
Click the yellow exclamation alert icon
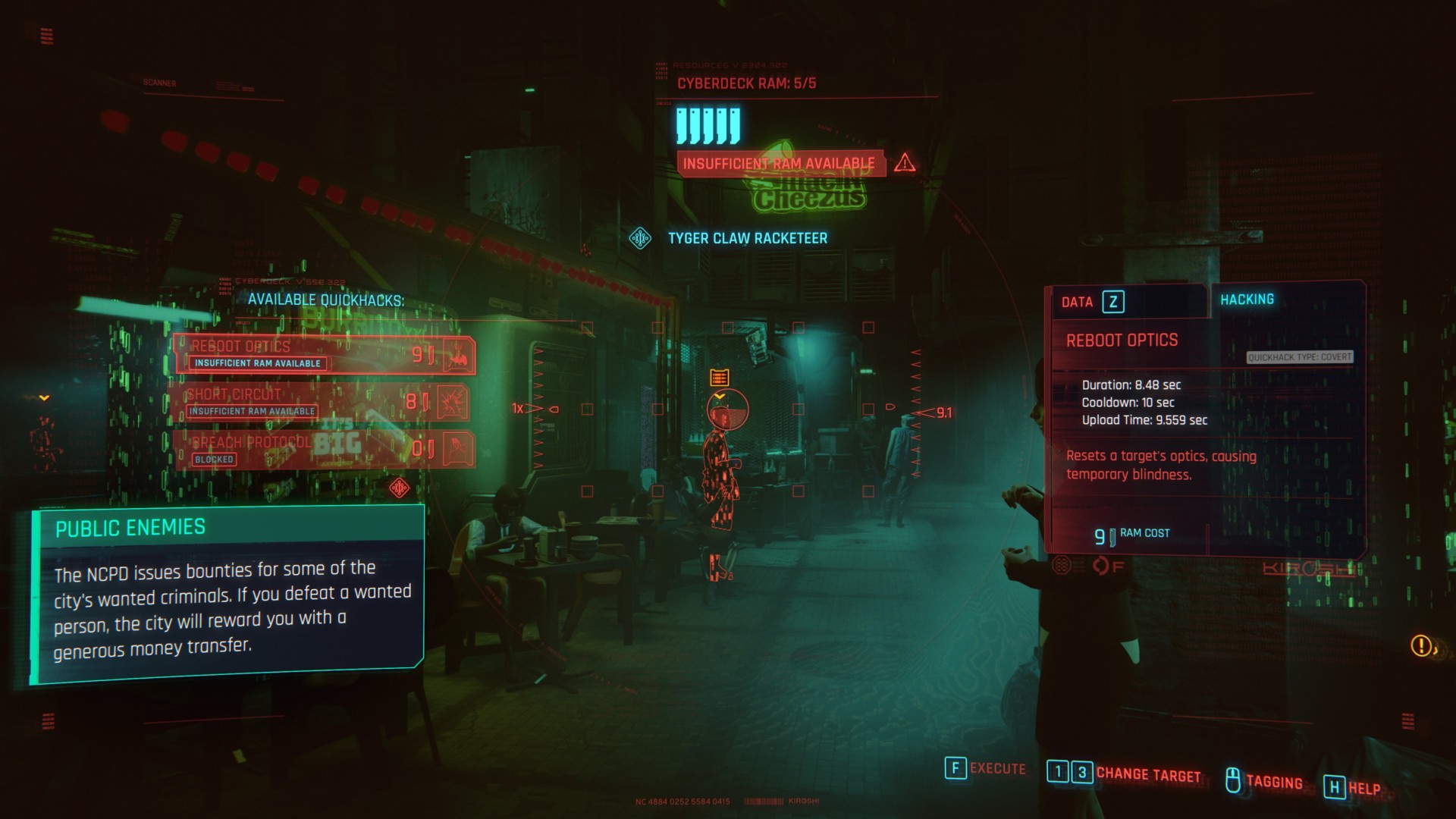click(1420, 645)
